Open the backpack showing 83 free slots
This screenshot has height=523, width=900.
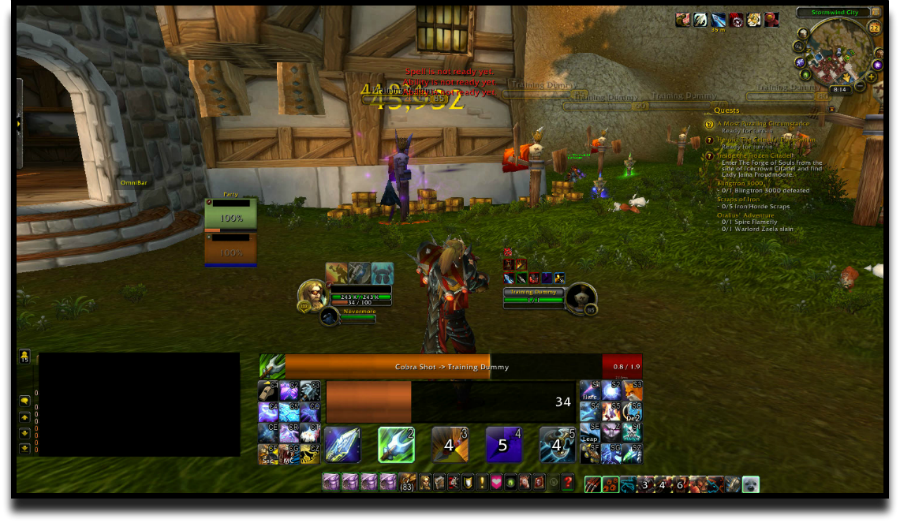pos(407,483)
